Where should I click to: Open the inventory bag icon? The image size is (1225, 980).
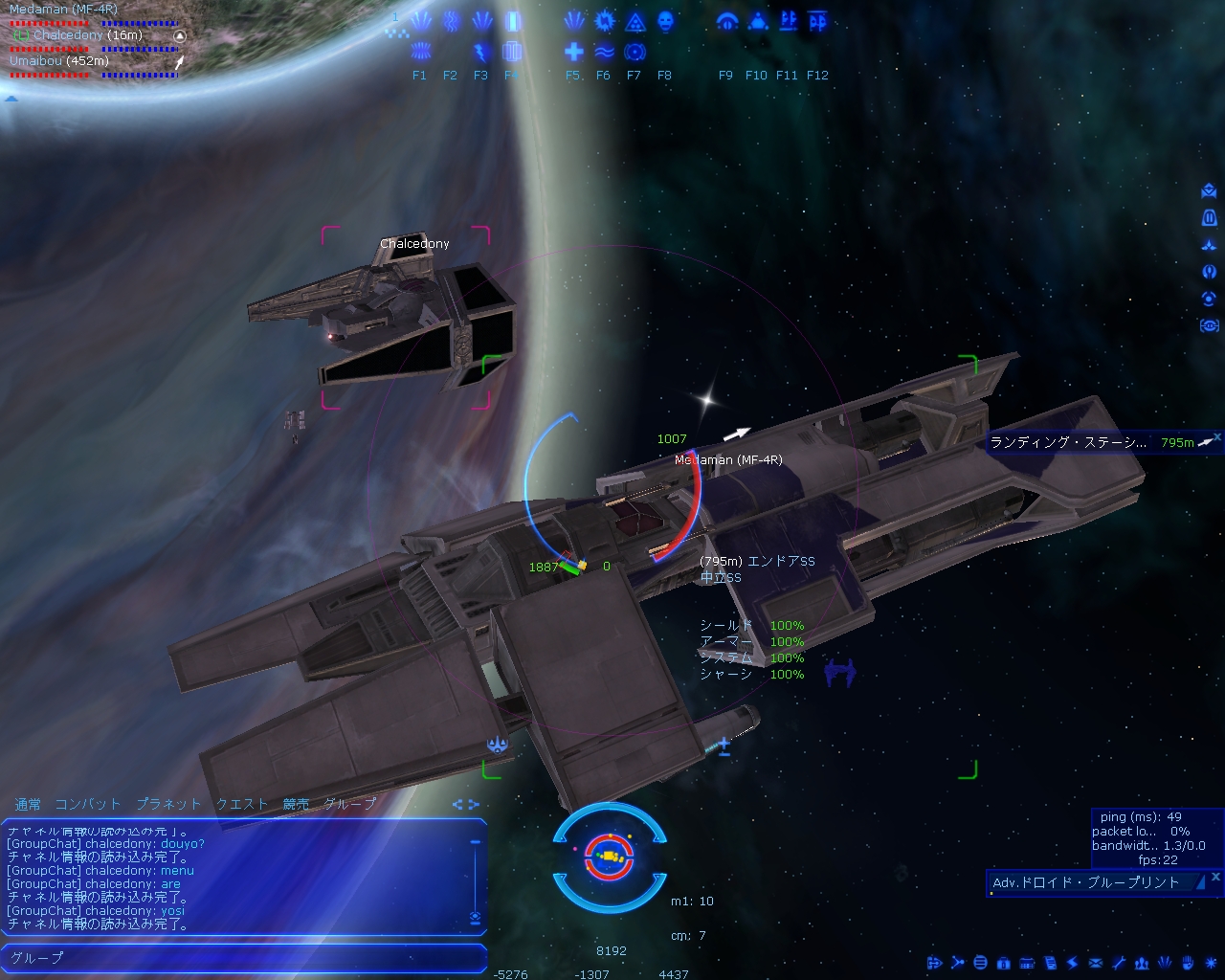[1003, 963]
